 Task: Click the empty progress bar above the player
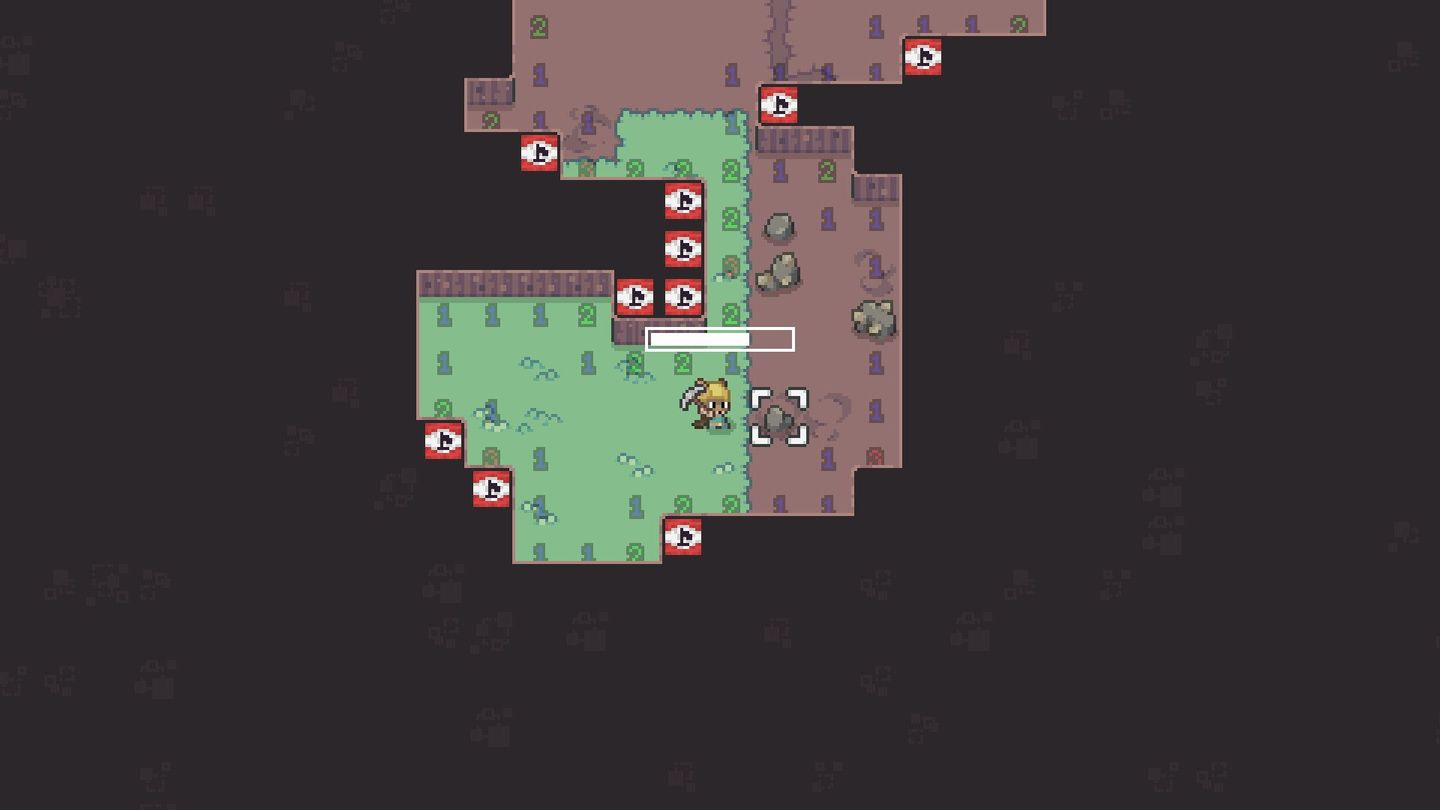click(719, 339)
